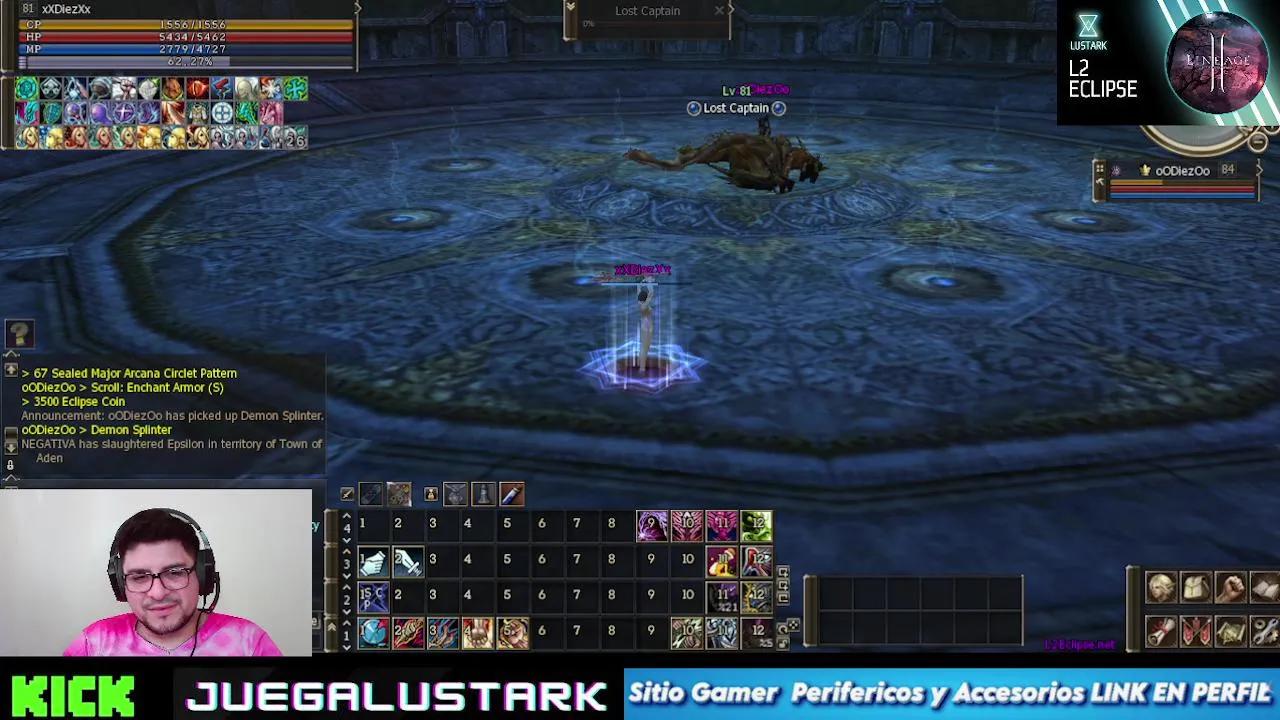Expand party member oODiezOo with the side arrow
Image resolution: width=1280 pixels, height=720 pixels.
[1261, 170]
